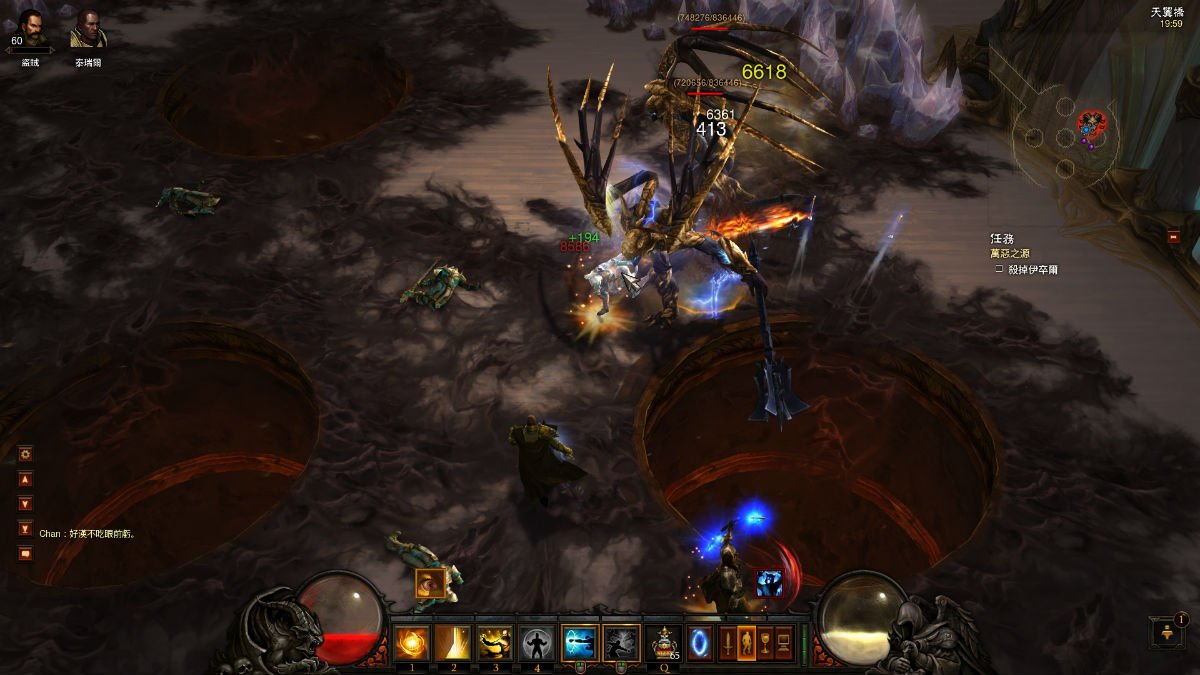Open the chalice achievements button
Viewport: 1200px width, 675px height.
click(x=765, y=642)
